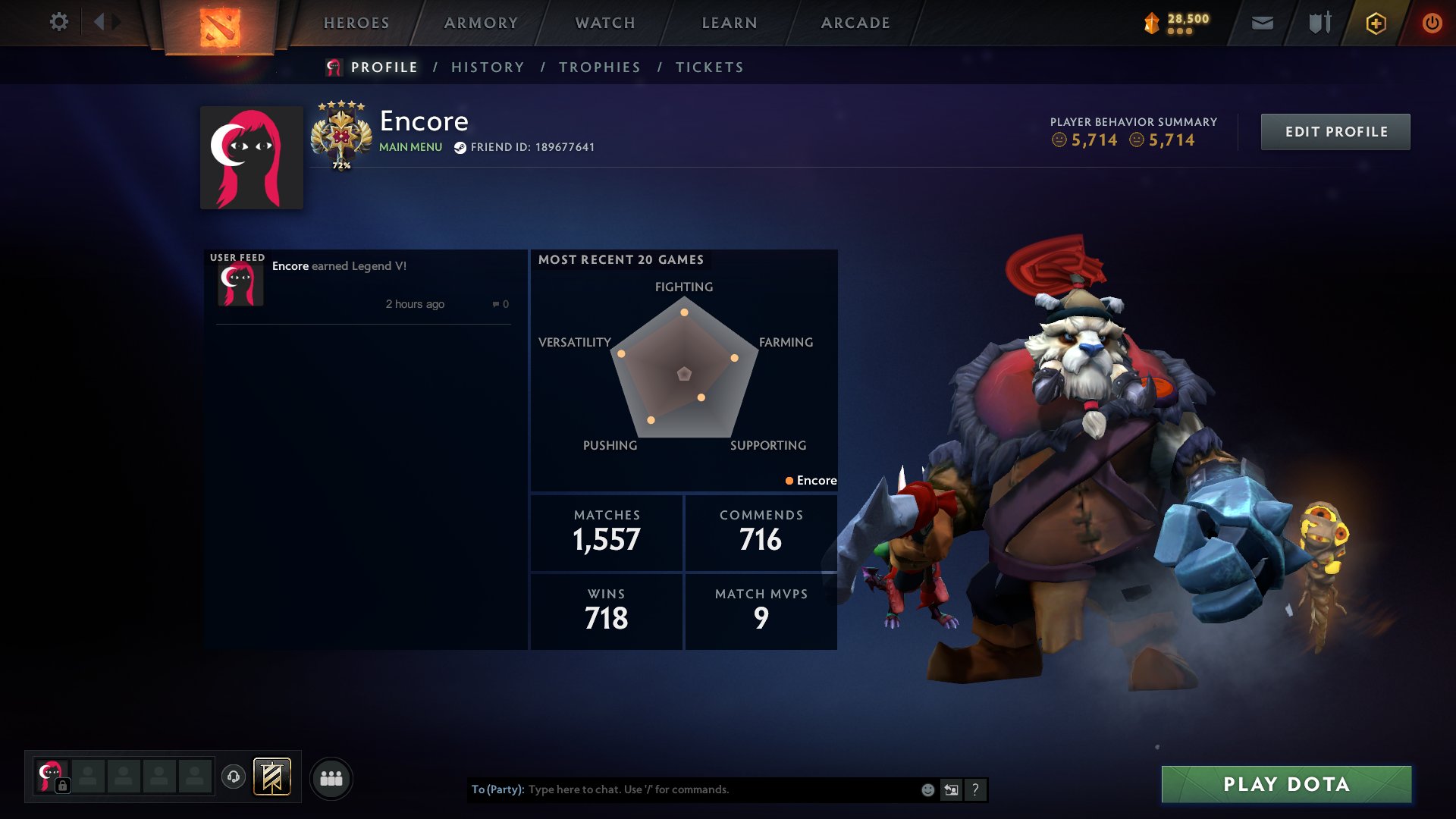Open the Armory section
The width and height of the screenshot is (1456, 819).
(x=481, y=23)
